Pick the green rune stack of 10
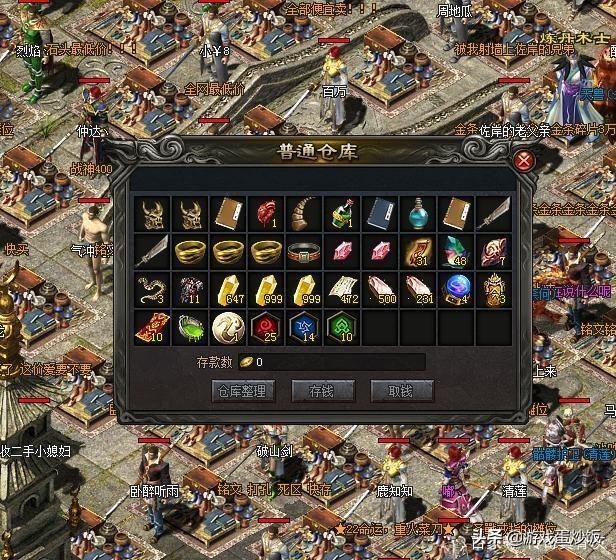The image size is (616, 560). click(342, 326)
